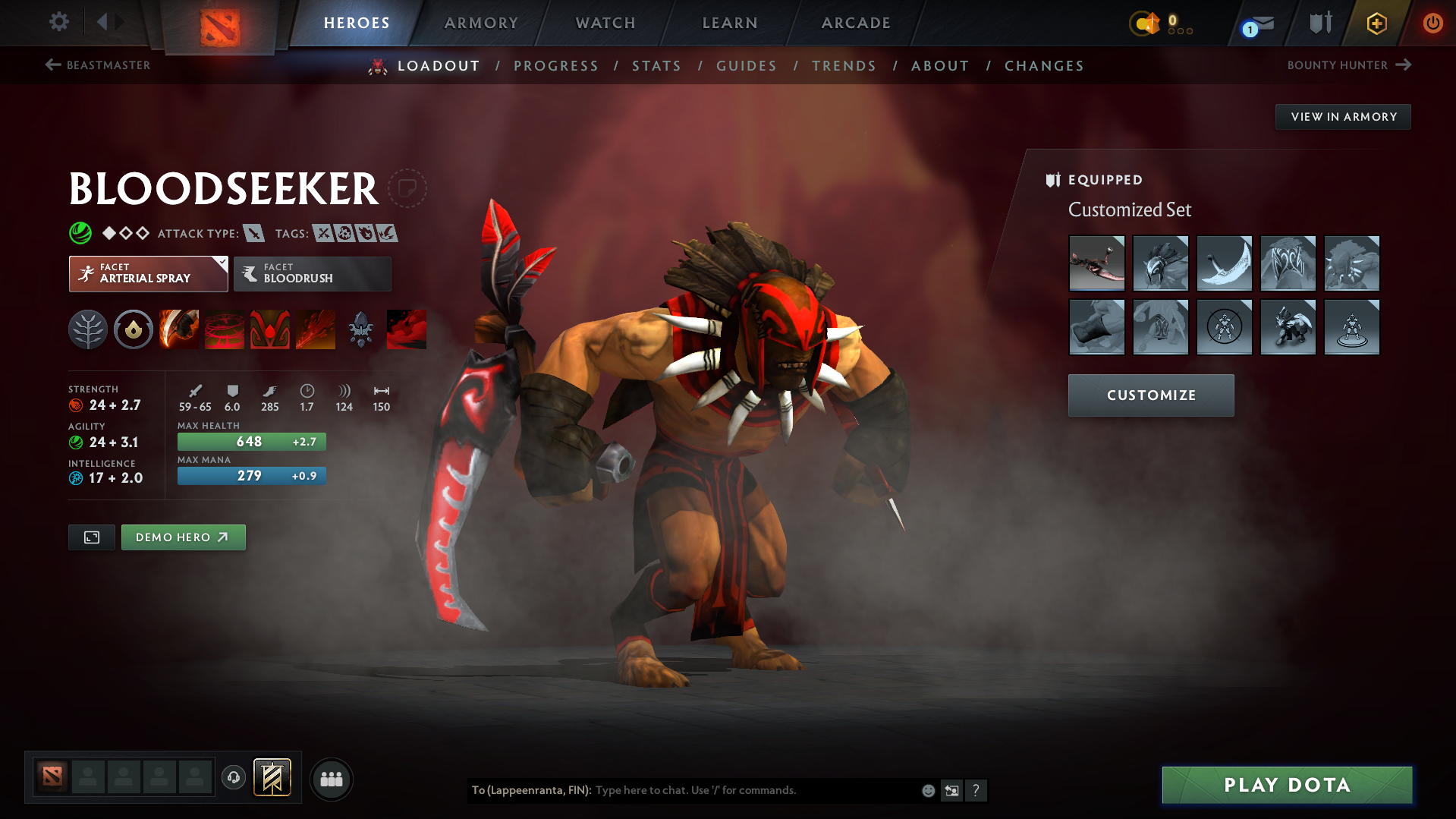Open the Bloodrage ability icon

click(178, 329)
